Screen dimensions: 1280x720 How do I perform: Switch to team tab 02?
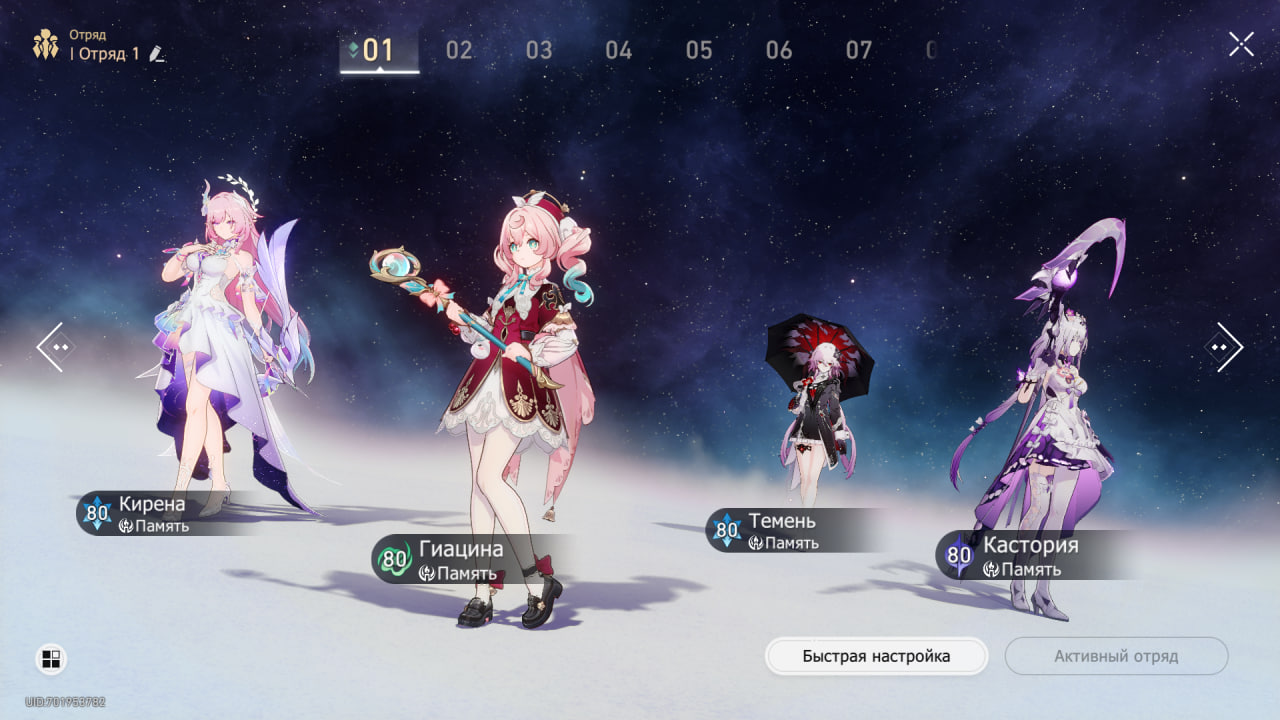click(x=459, y=50)
